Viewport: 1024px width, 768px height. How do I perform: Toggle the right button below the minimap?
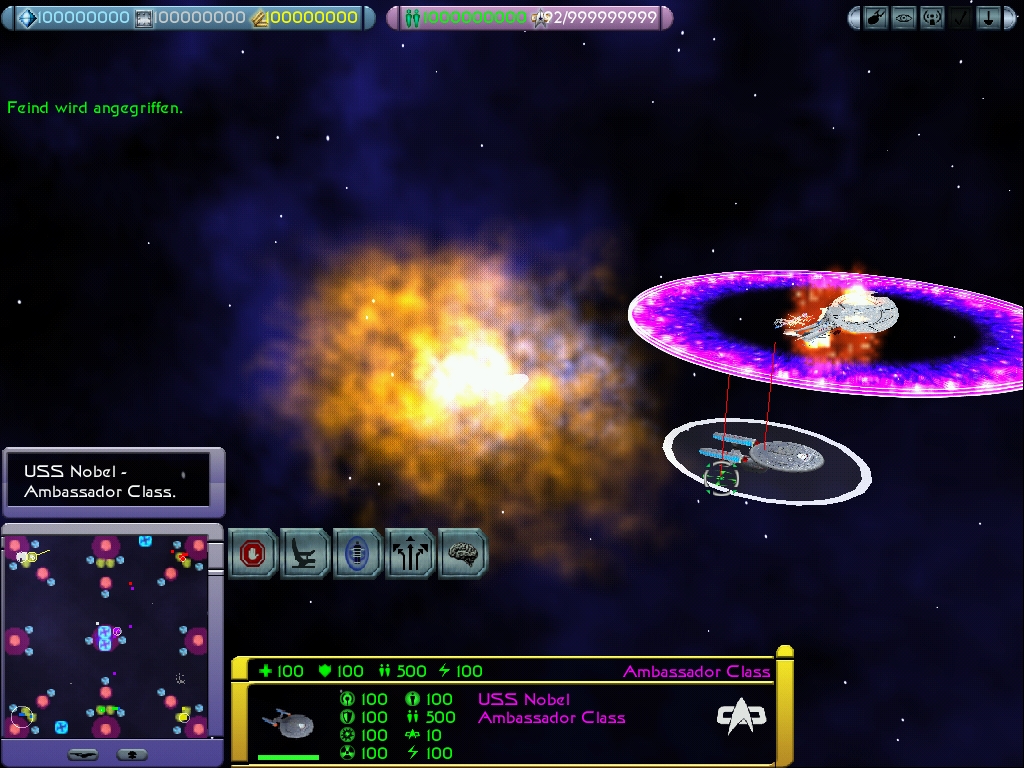[x=132, y=754]
